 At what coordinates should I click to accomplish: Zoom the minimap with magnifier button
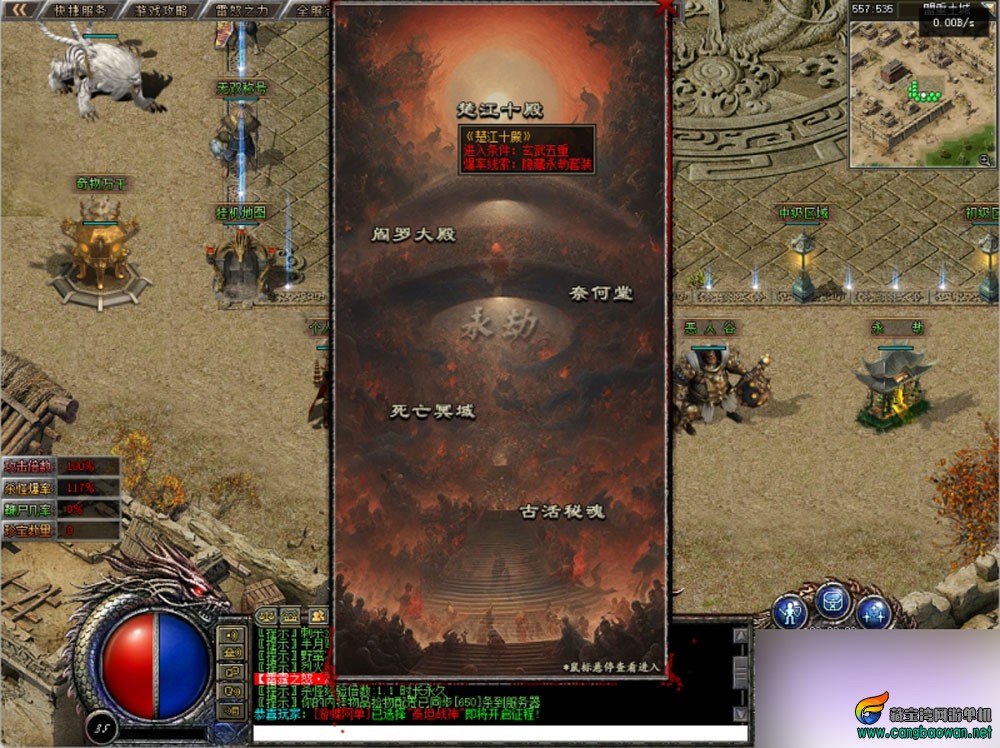coord(984,159)
